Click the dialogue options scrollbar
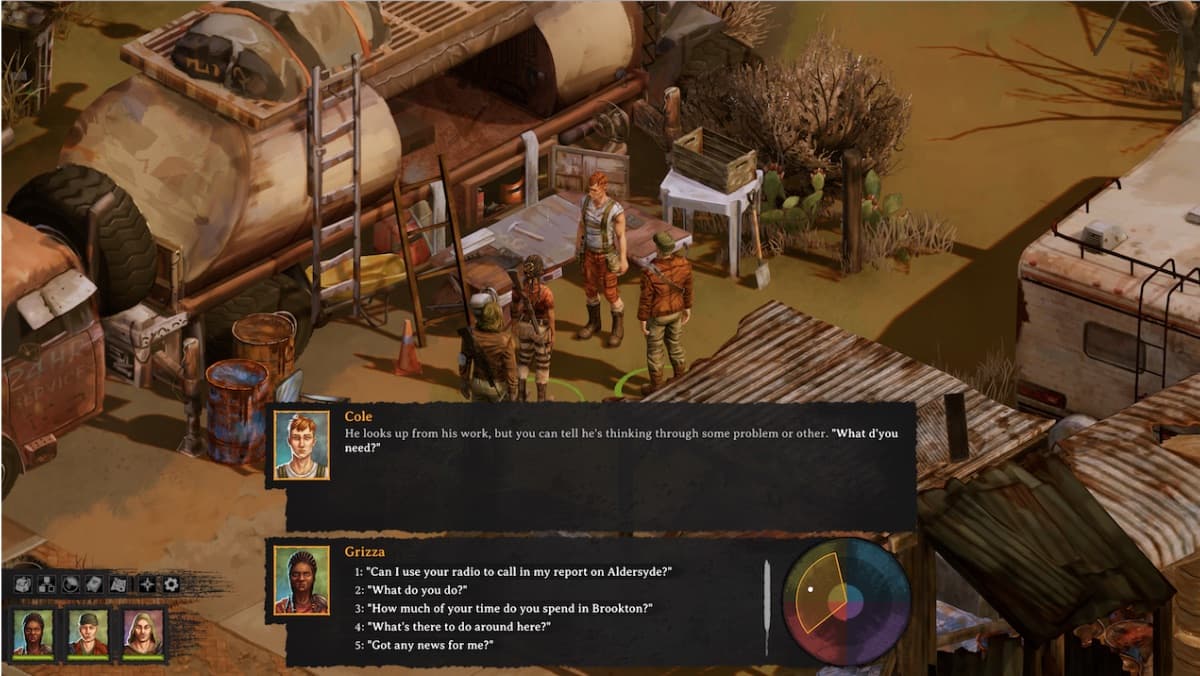Screen dimensions: 1200x676 point(767,606)
